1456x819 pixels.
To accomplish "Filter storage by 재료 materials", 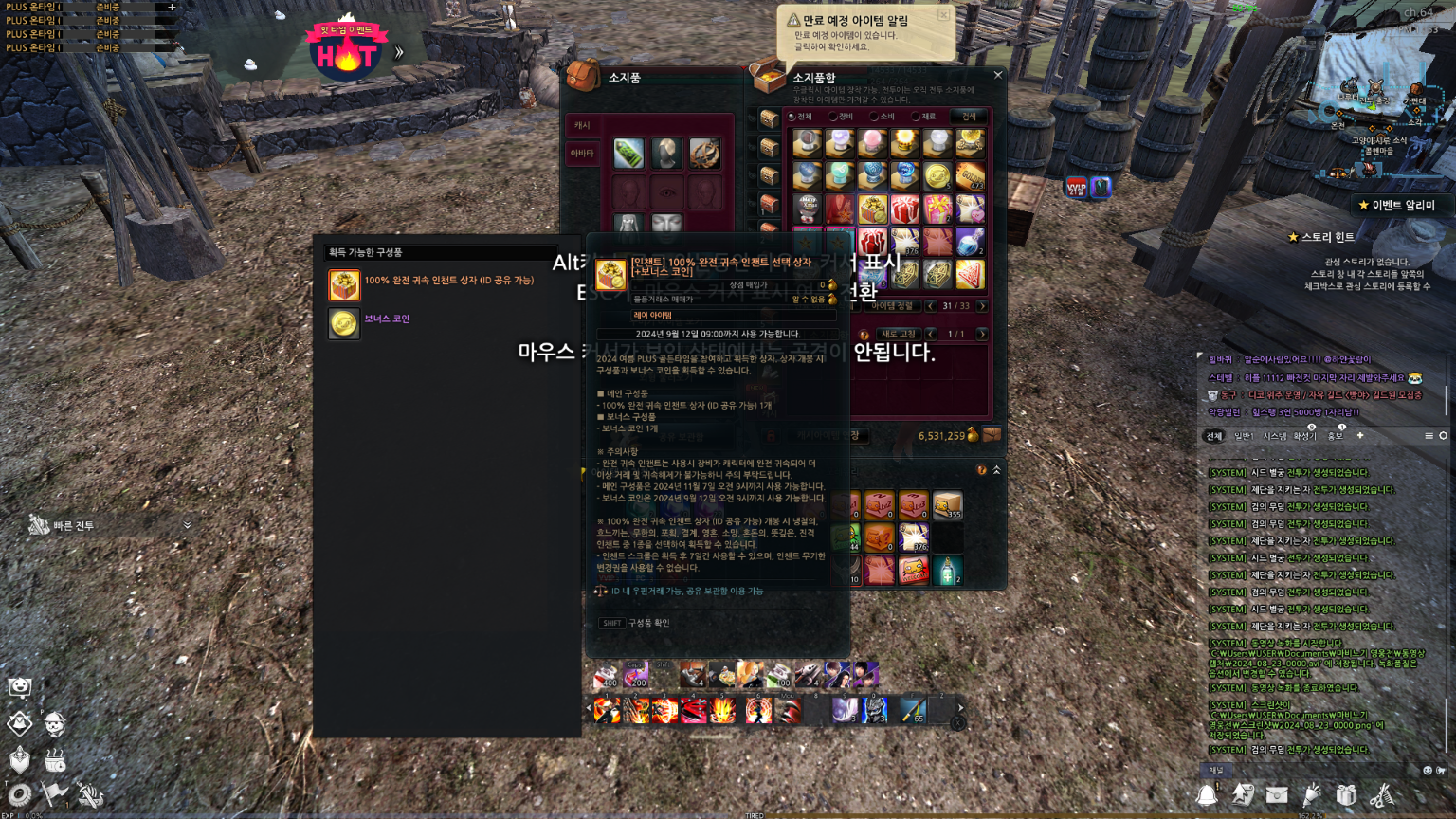I will [x=916, y=117].
